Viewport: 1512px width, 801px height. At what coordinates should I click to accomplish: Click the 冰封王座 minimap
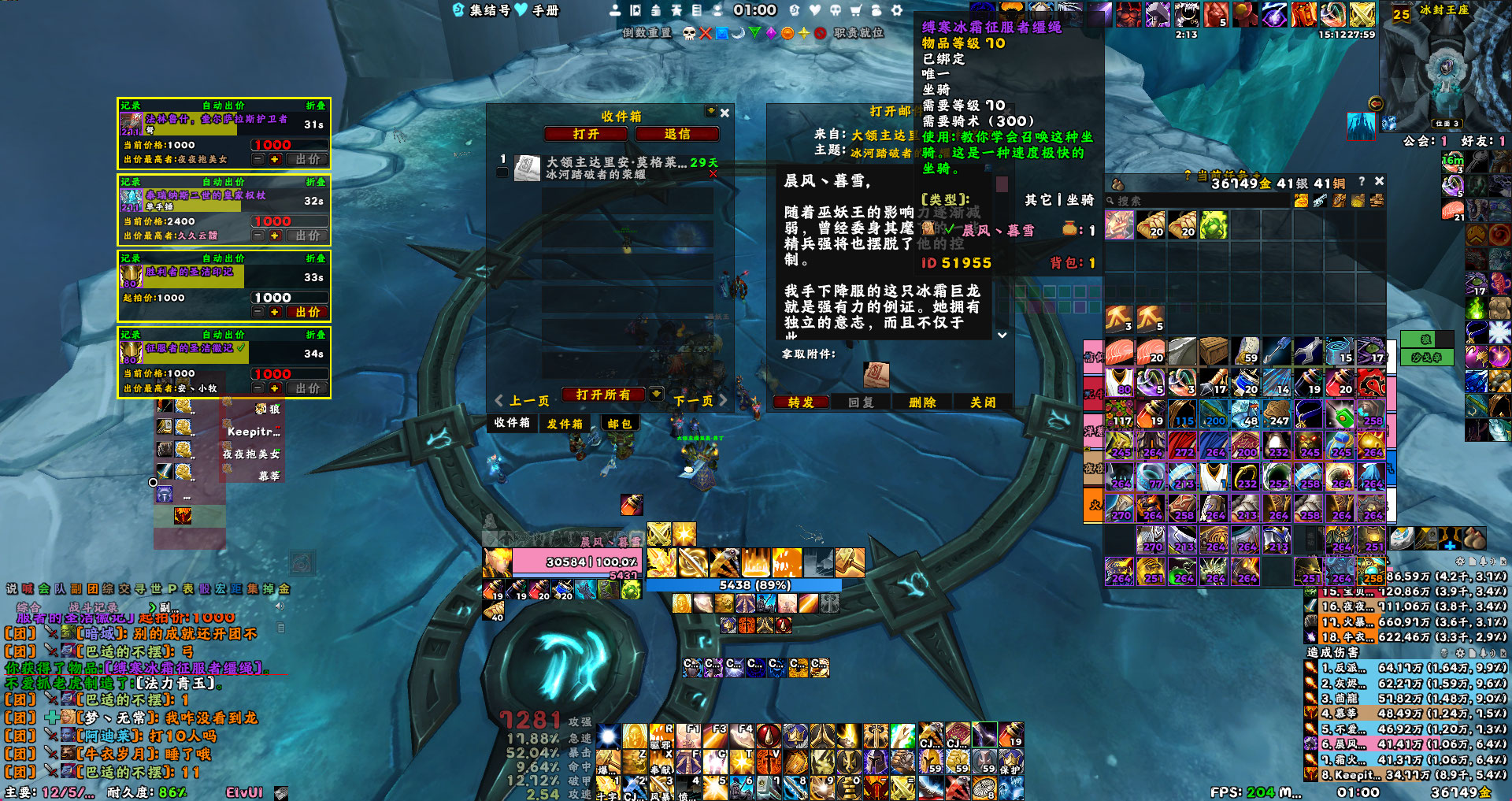click(1445, 71)
